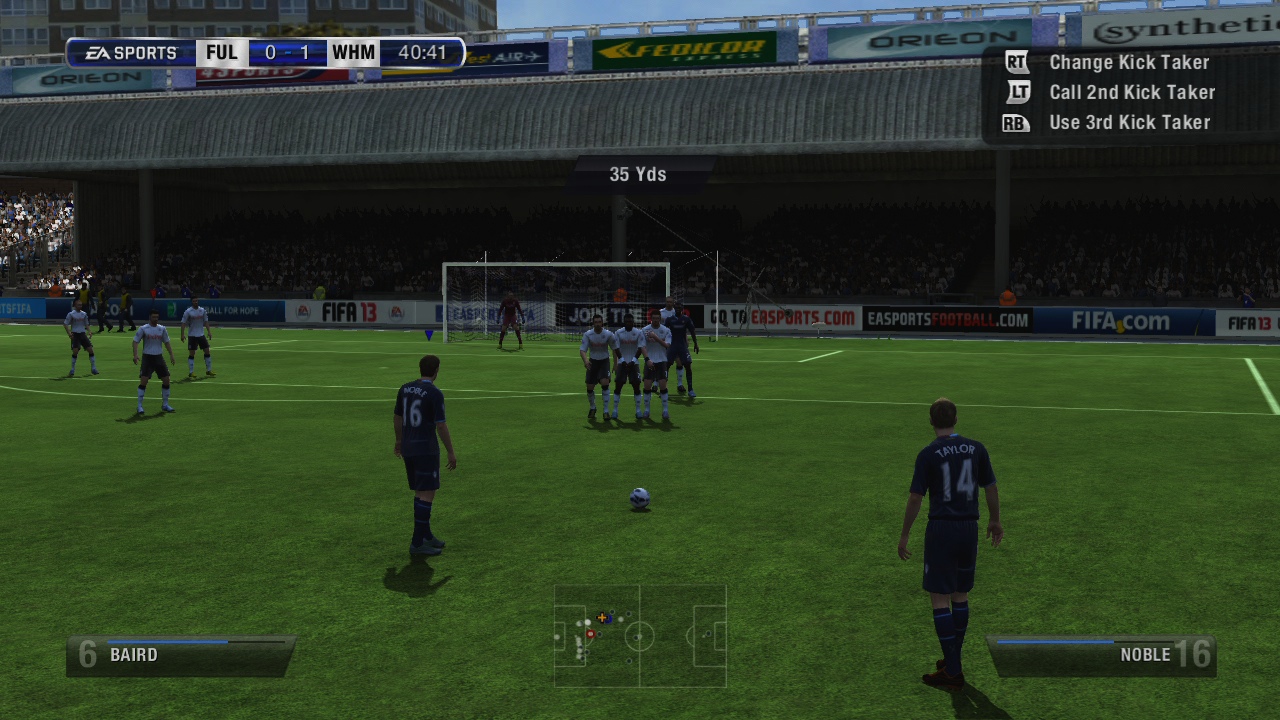Expand Noble's player nameplate

(x=1103, y=655)
